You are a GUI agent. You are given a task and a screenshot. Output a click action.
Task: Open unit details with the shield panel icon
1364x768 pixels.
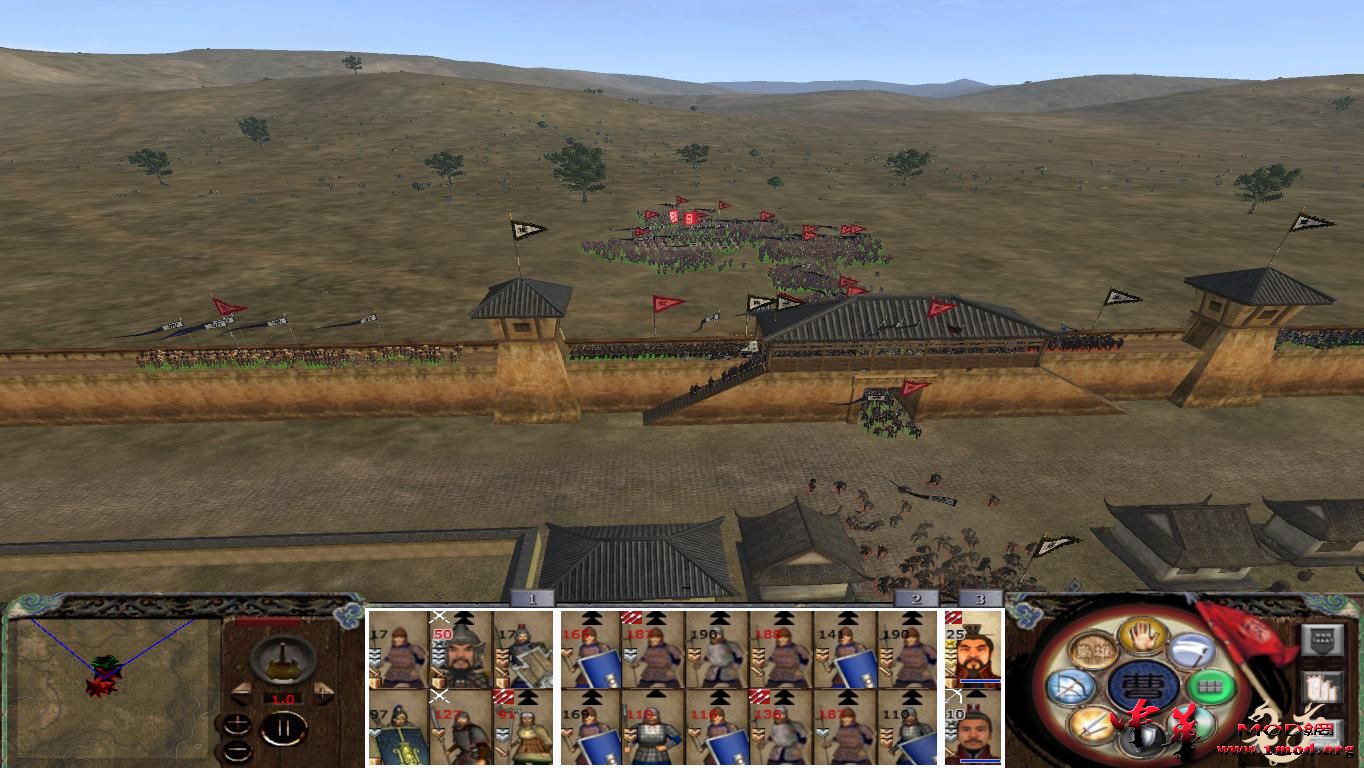1321,639
